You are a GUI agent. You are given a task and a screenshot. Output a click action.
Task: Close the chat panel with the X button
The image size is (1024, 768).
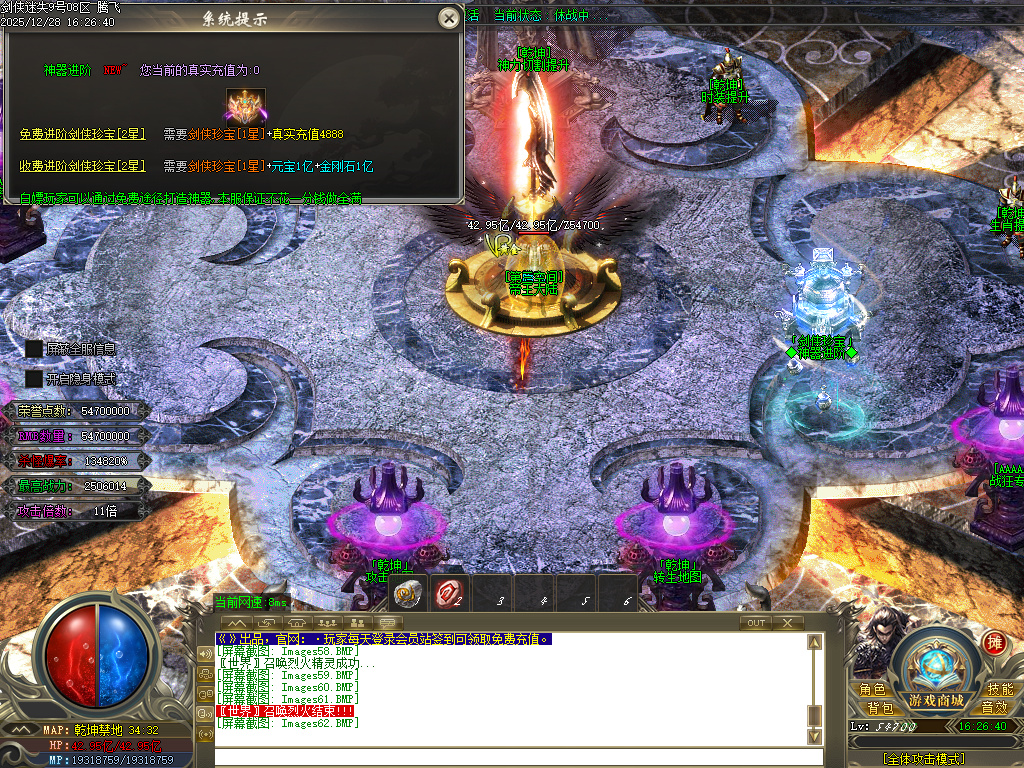(x=788, y=623)
